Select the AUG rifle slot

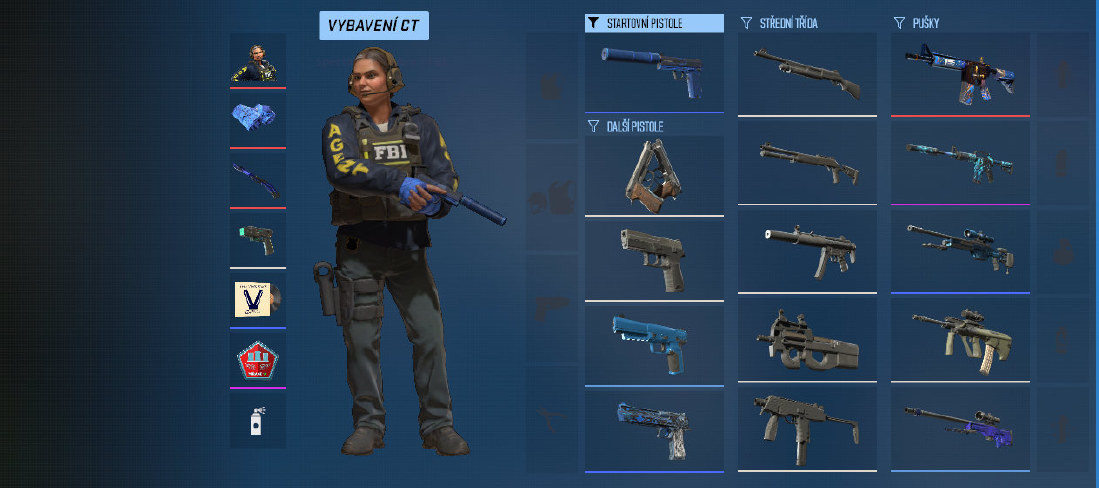click(960, 336)
